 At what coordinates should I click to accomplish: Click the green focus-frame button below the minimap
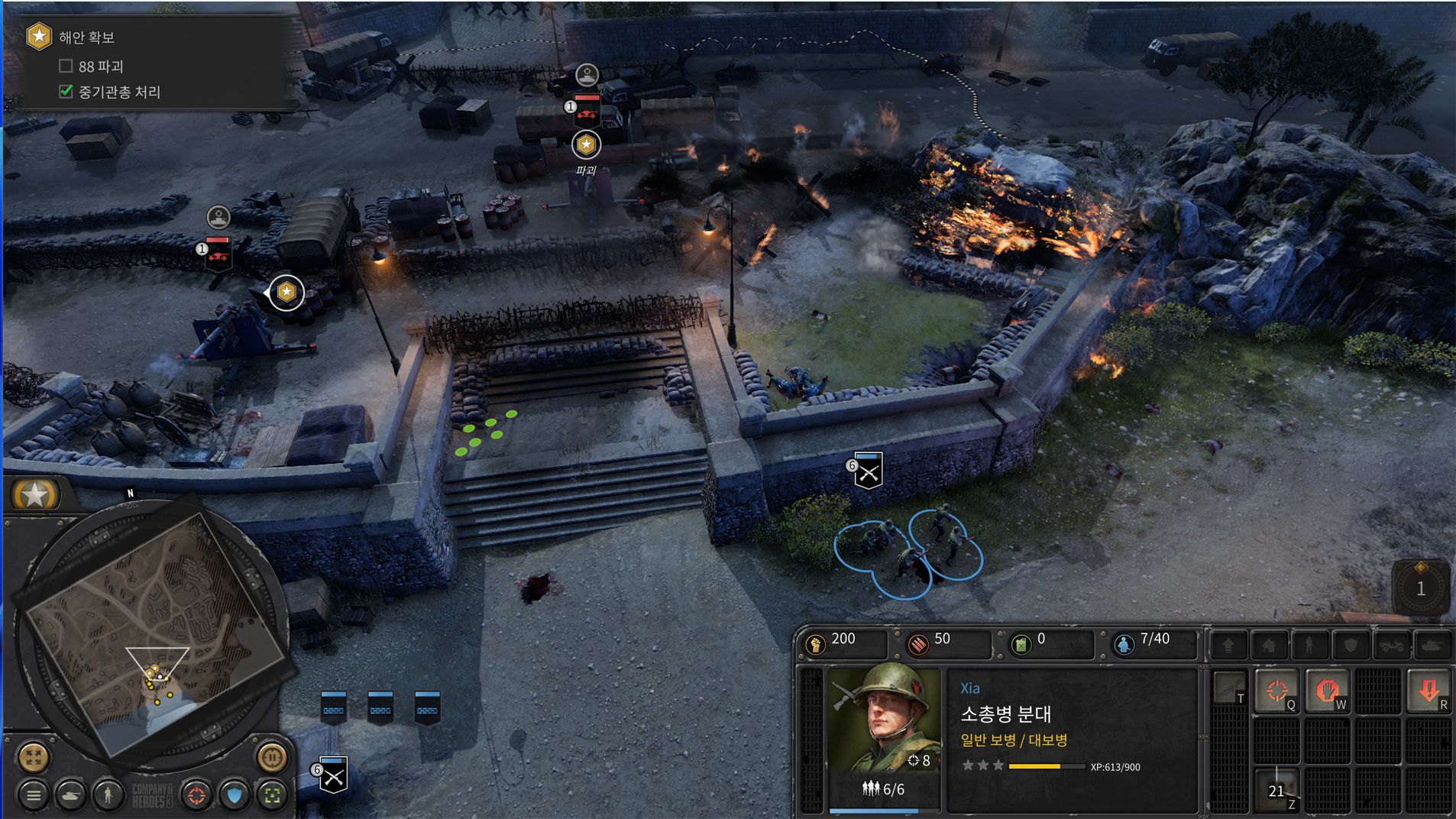tap(272, 795)
